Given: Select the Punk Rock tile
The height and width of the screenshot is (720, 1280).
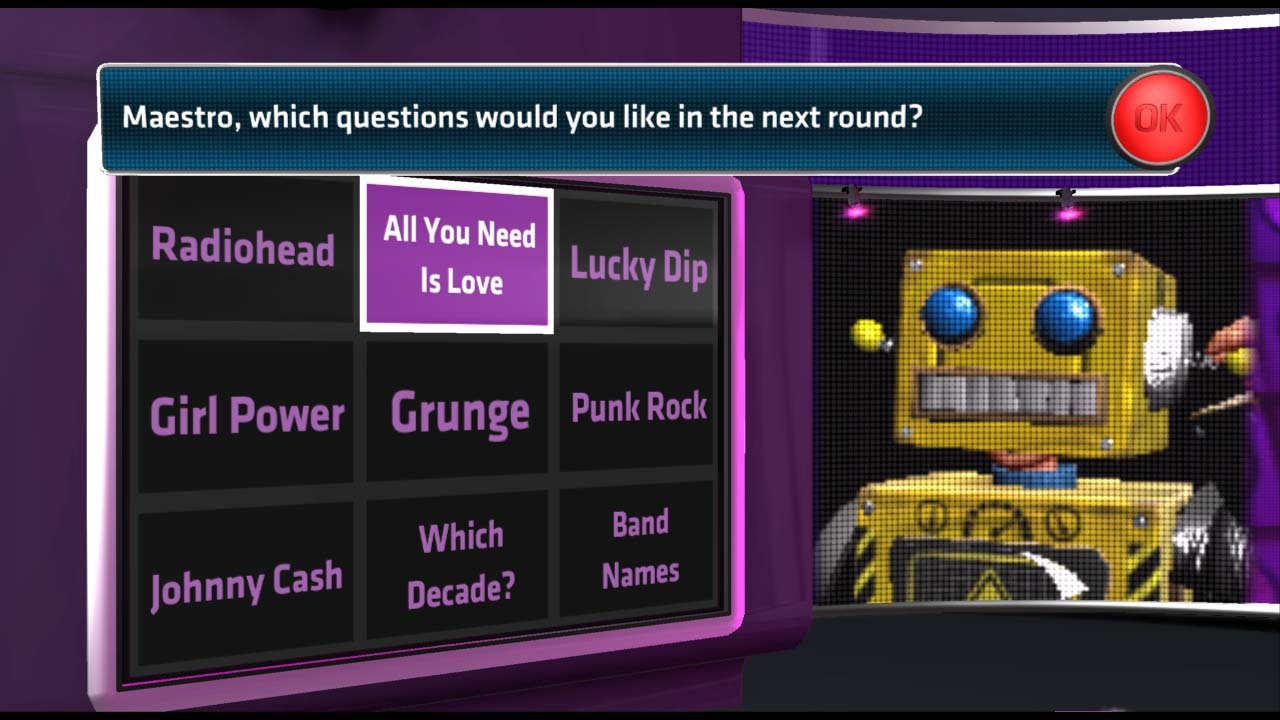Looking at the screenshot, I should (x=638, y=406).
